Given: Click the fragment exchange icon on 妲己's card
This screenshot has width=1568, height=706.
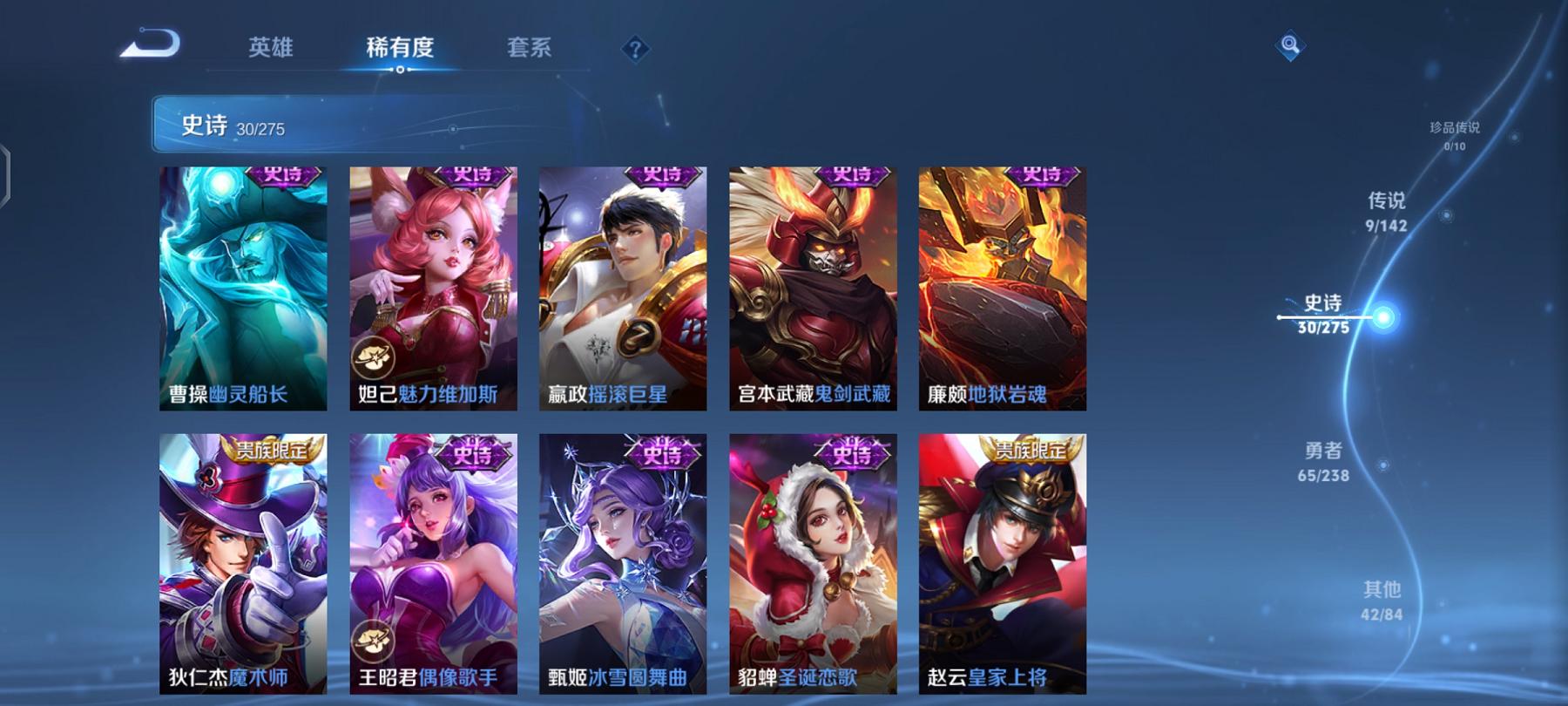Looking at the screenshot, I should (x=374, y=355).
